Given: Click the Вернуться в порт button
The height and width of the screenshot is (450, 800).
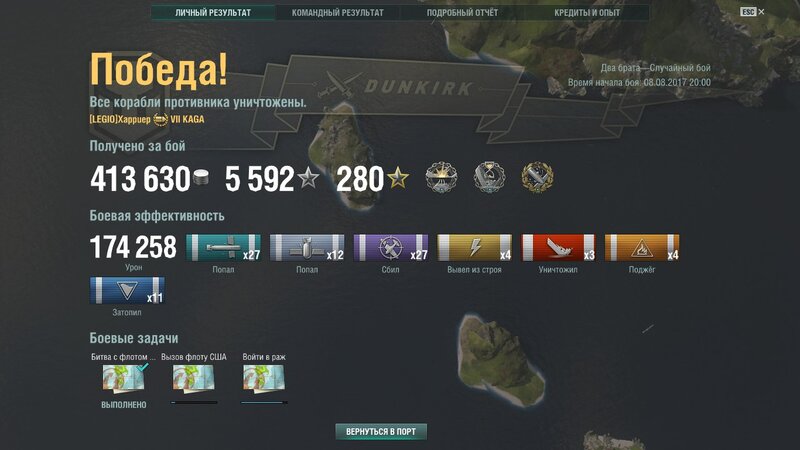Looking at the screenshot, I should [381, 432].
